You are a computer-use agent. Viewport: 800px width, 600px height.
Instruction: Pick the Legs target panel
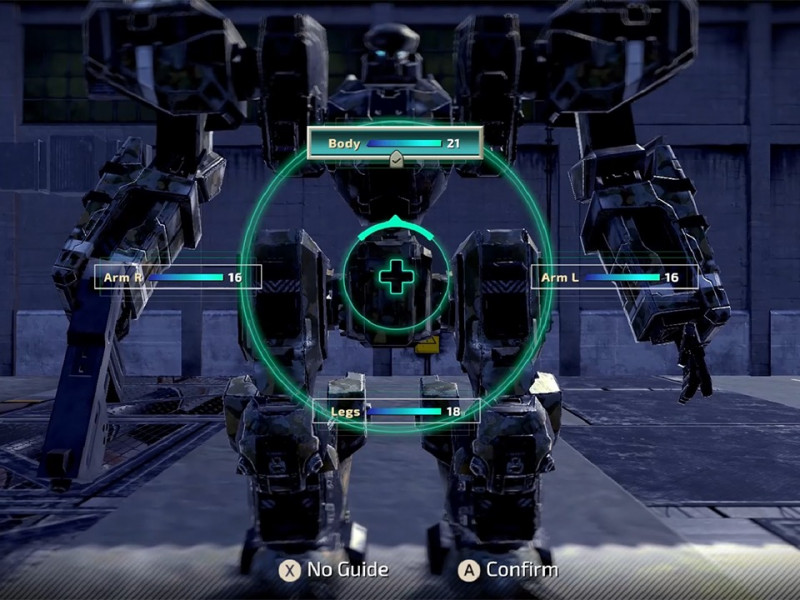[396, 410]
